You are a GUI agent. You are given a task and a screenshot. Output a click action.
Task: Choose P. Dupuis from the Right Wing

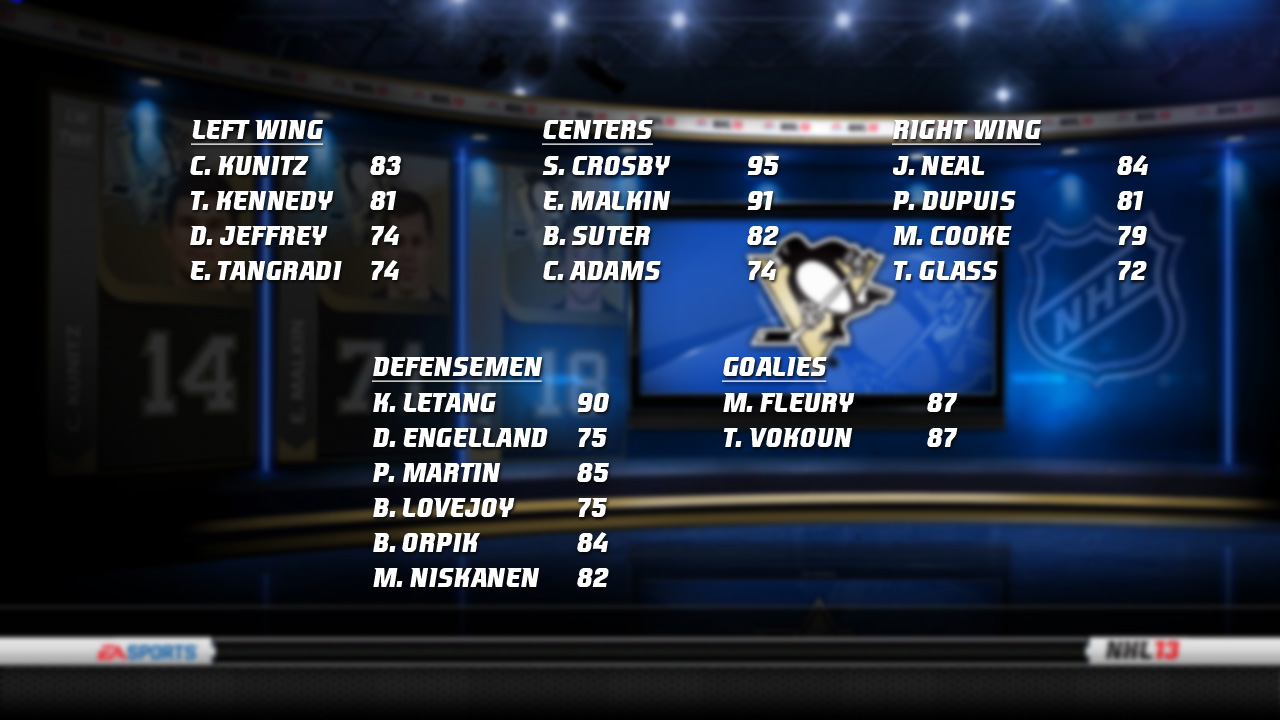[x=954, y=201]
